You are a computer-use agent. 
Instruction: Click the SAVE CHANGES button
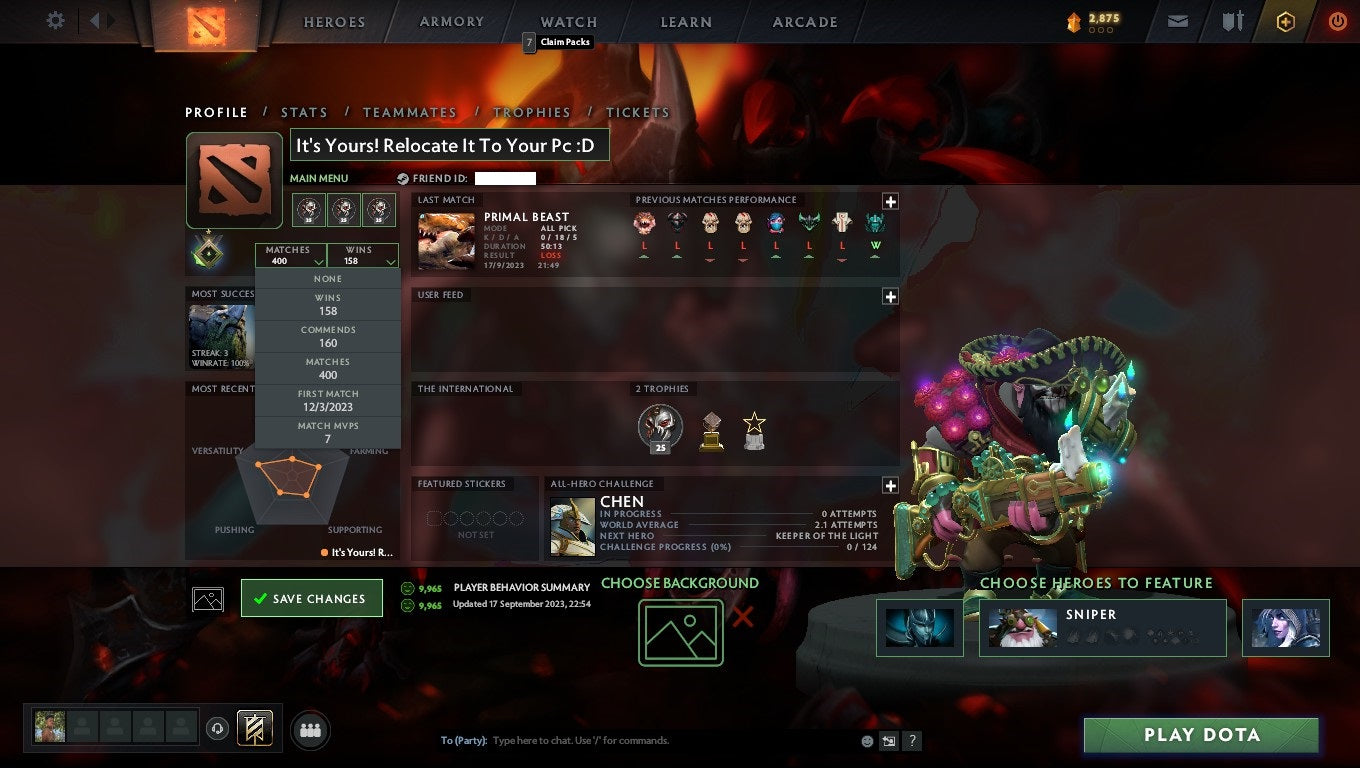[311, 597]
